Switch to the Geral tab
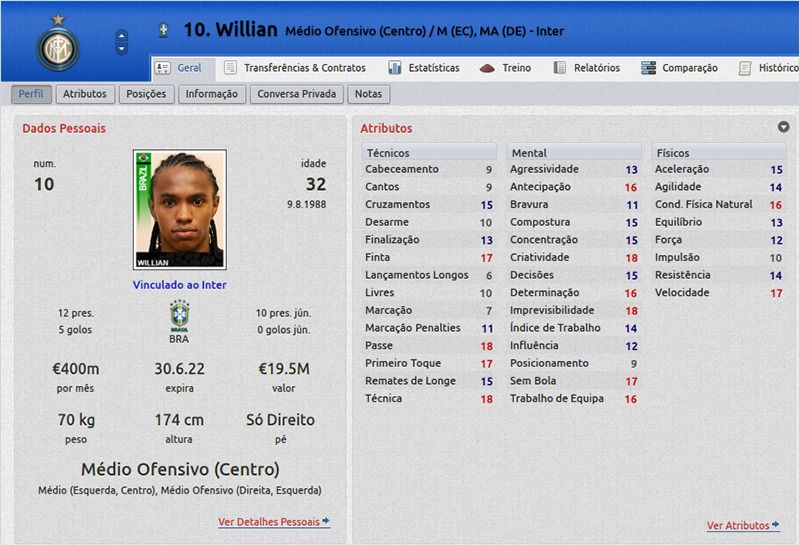The image size is (800, 546). click(x=180, y=68)
